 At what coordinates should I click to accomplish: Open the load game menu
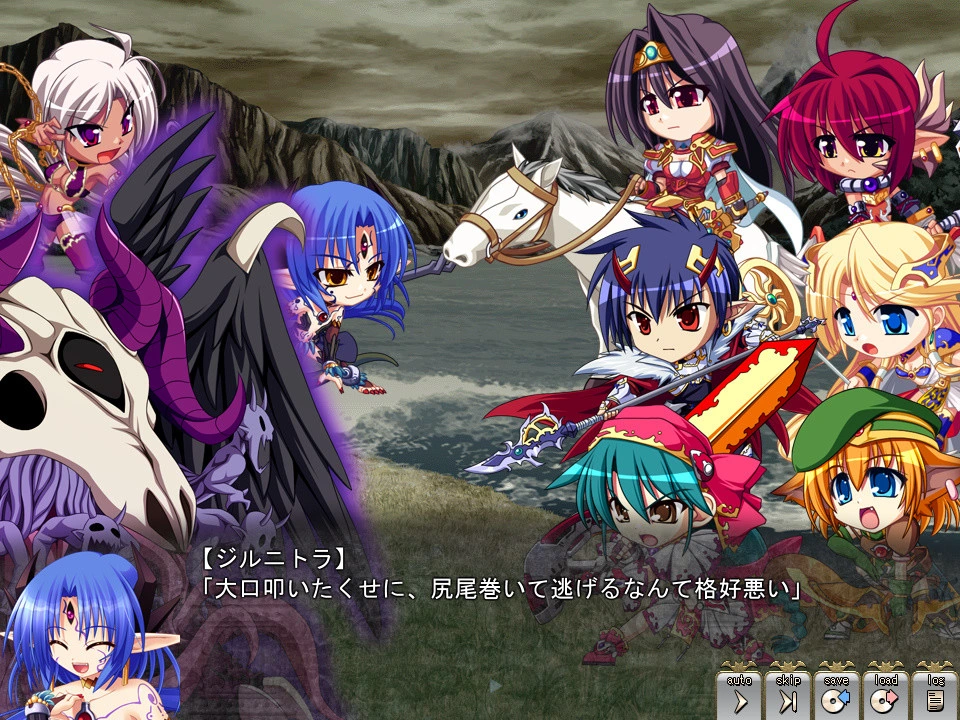[x=886, y=693]
